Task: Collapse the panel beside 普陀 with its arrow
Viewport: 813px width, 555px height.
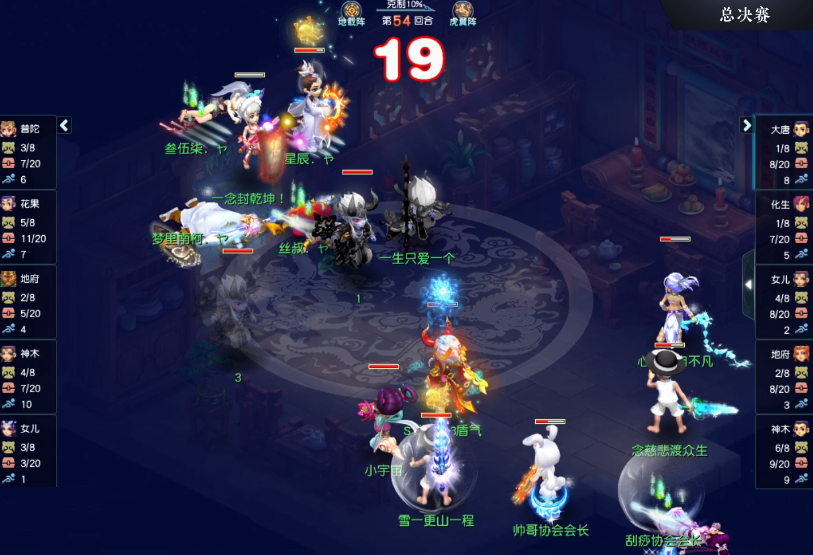Action: pos(64,125)
